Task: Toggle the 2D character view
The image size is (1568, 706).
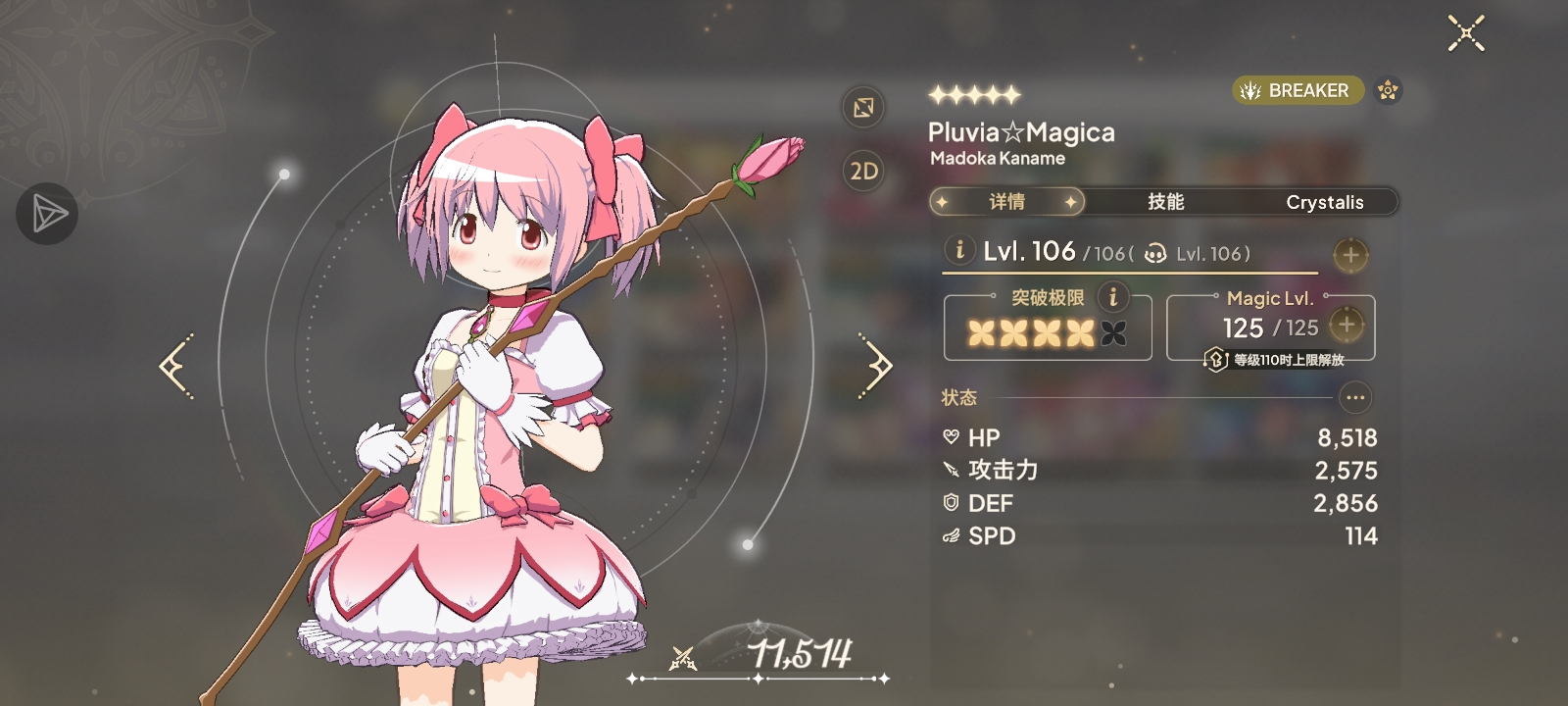Action: coord(863,172)
